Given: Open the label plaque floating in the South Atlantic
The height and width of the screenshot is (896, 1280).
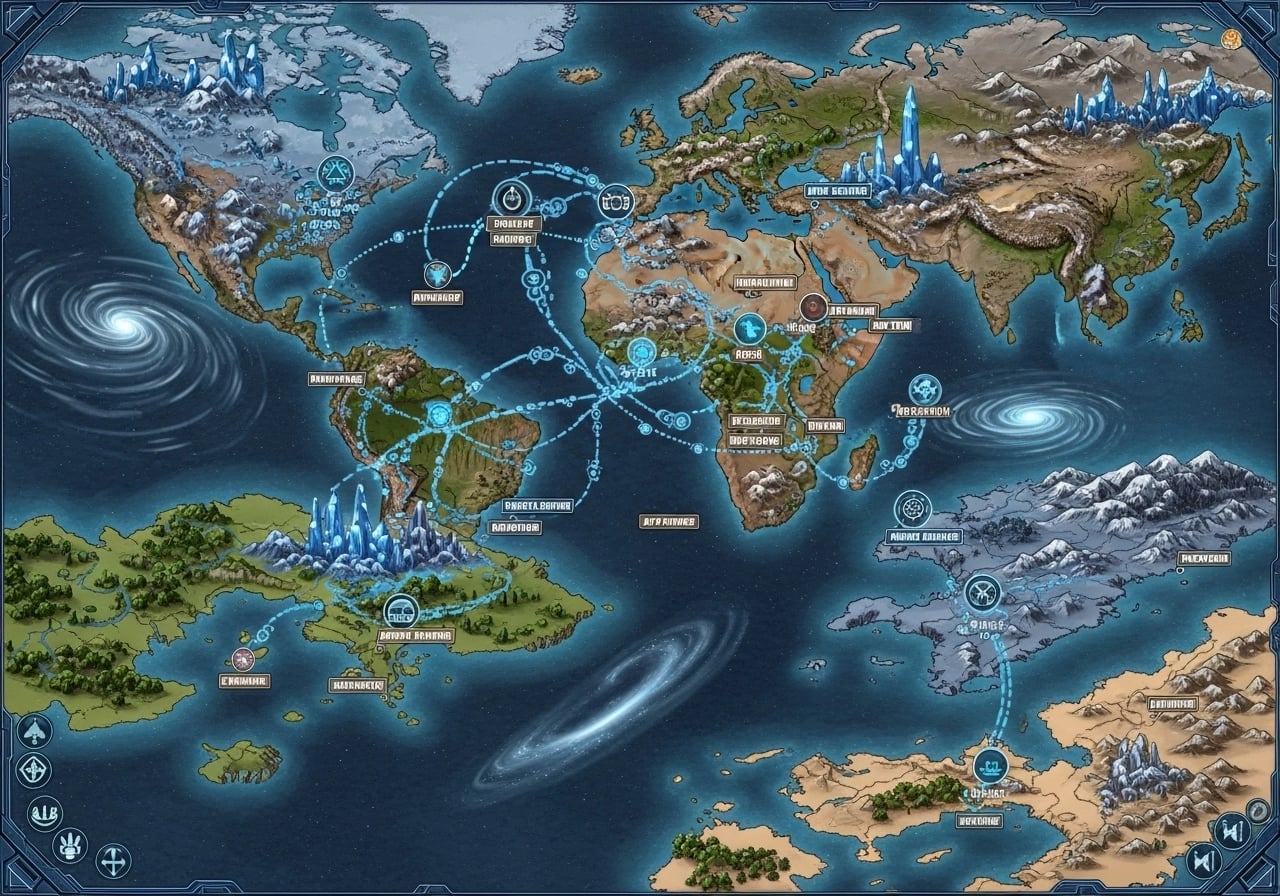Looking at the screenshot, I should point(668,521).
